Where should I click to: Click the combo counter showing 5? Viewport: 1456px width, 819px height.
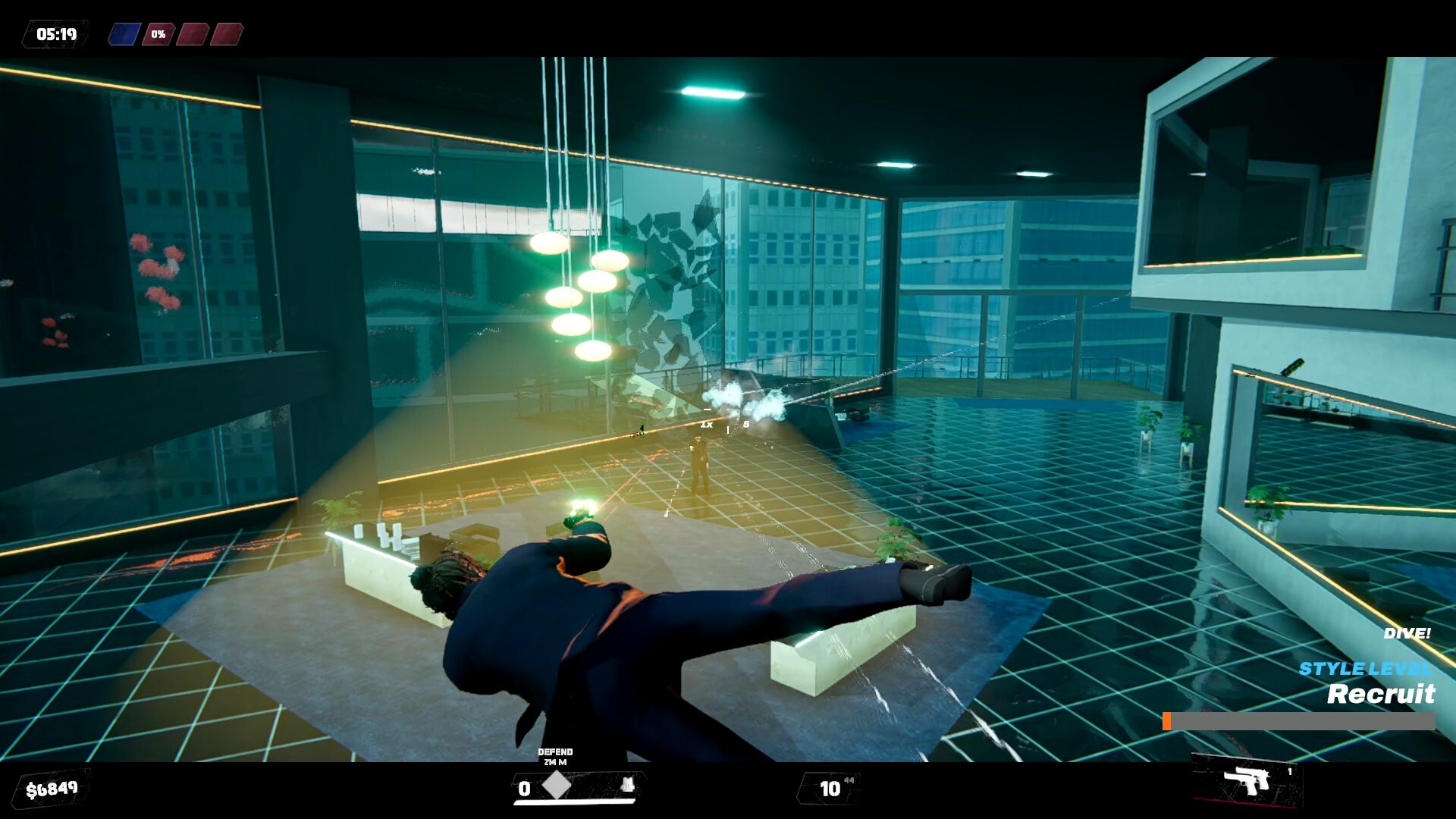point(746,425)
